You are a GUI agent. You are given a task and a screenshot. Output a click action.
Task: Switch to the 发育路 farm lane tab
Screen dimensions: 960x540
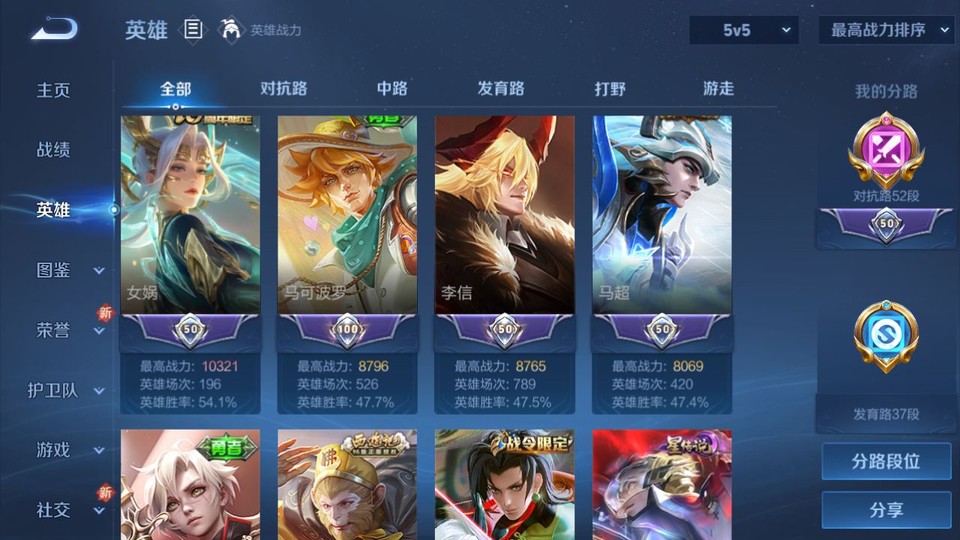[x=501, y=89]
